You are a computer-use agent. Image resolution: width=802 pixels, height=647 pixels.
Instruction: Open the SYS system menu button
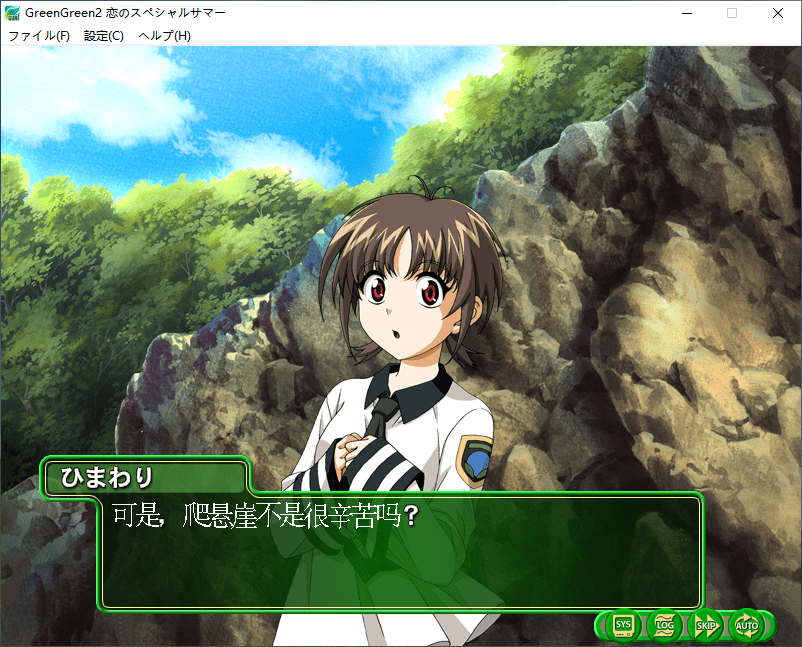click(x=623, y=626)
